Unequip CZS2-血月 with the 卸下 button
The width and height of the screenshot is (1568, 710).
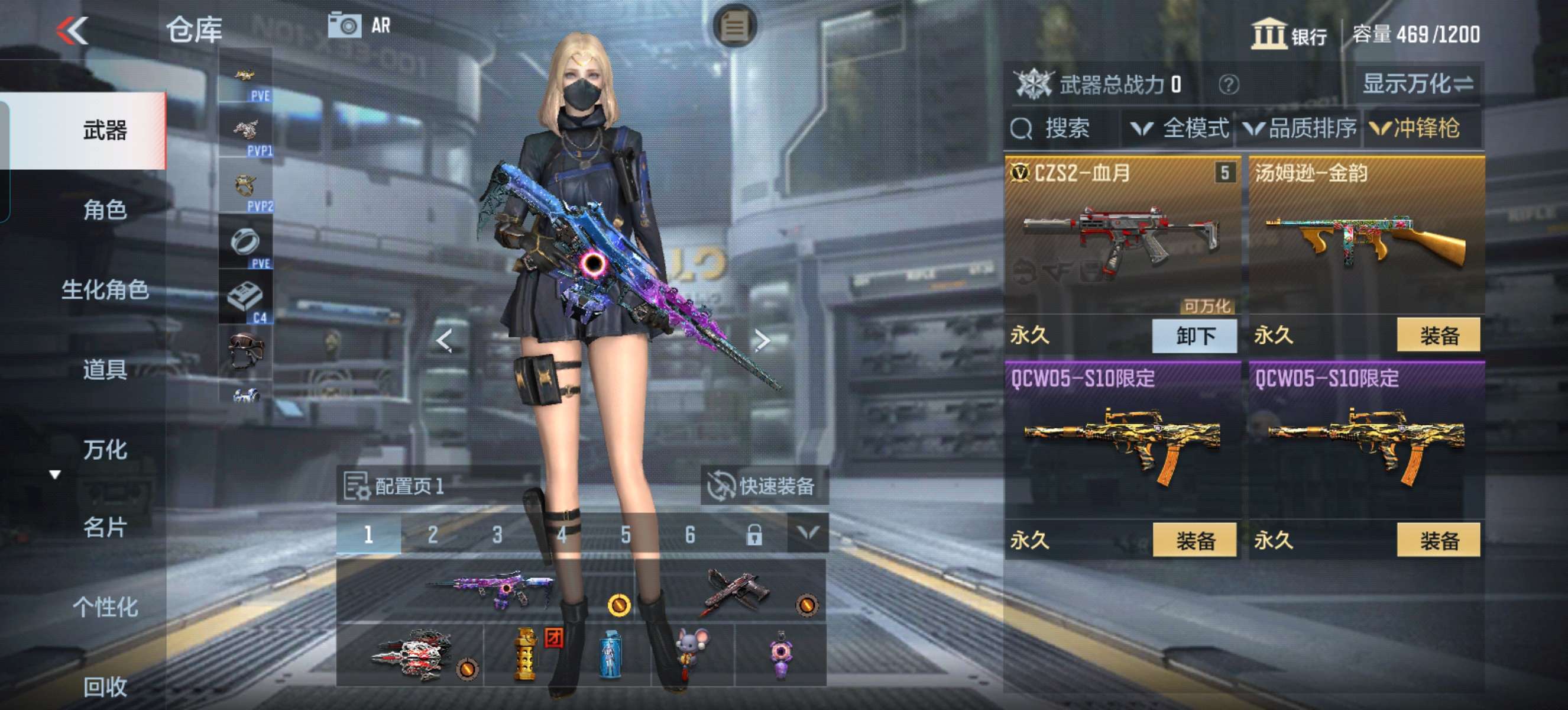point(1194,335)
